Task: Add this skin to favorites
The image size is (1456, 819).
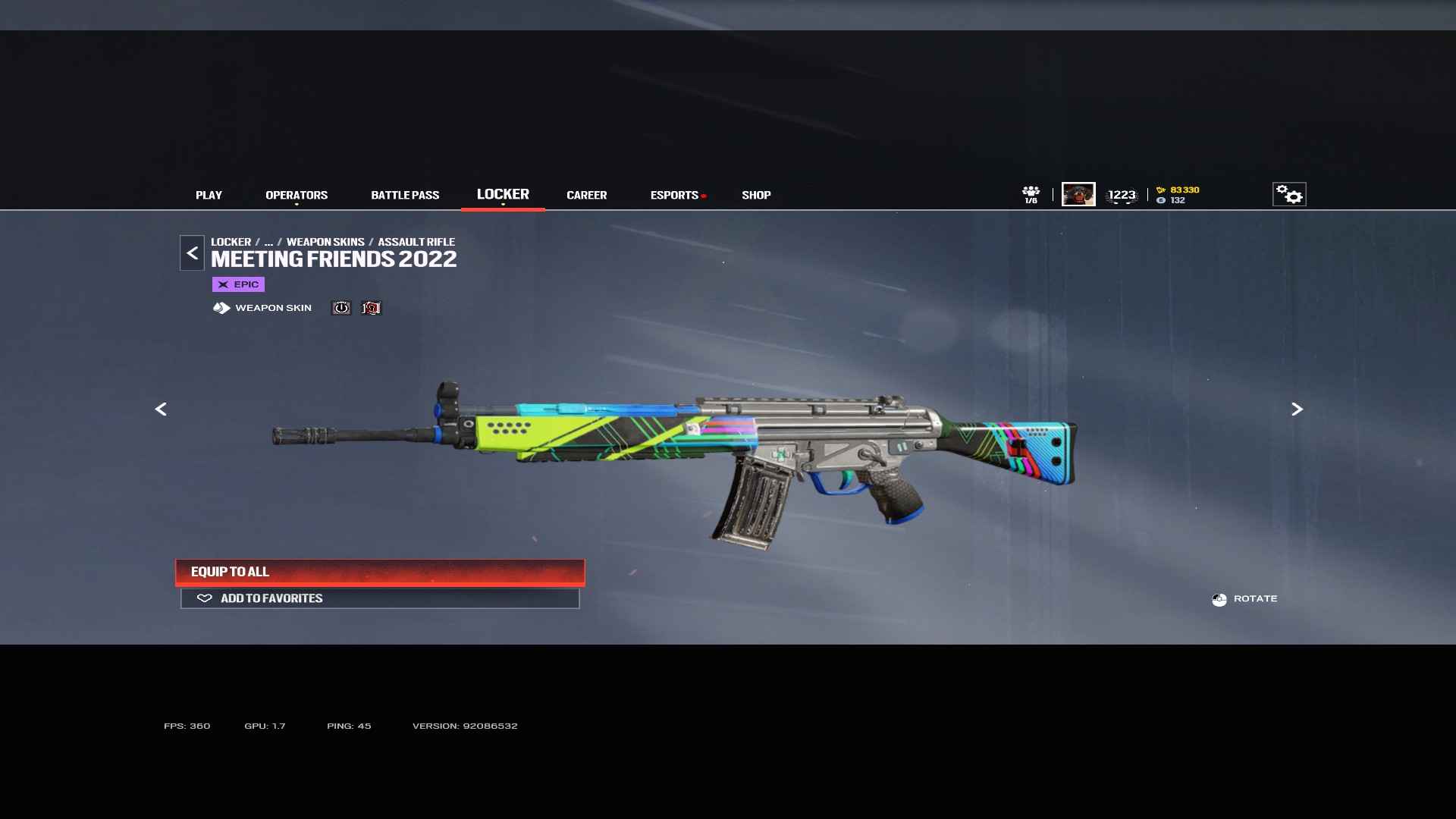Action: tap(380, 598)
